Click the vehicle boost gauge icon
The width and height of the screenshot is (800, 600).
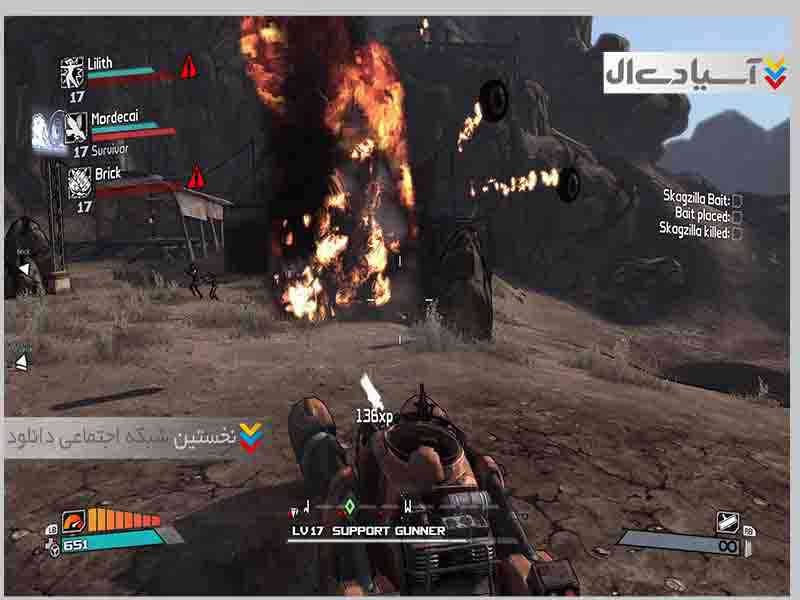click(x=76, y=521)
